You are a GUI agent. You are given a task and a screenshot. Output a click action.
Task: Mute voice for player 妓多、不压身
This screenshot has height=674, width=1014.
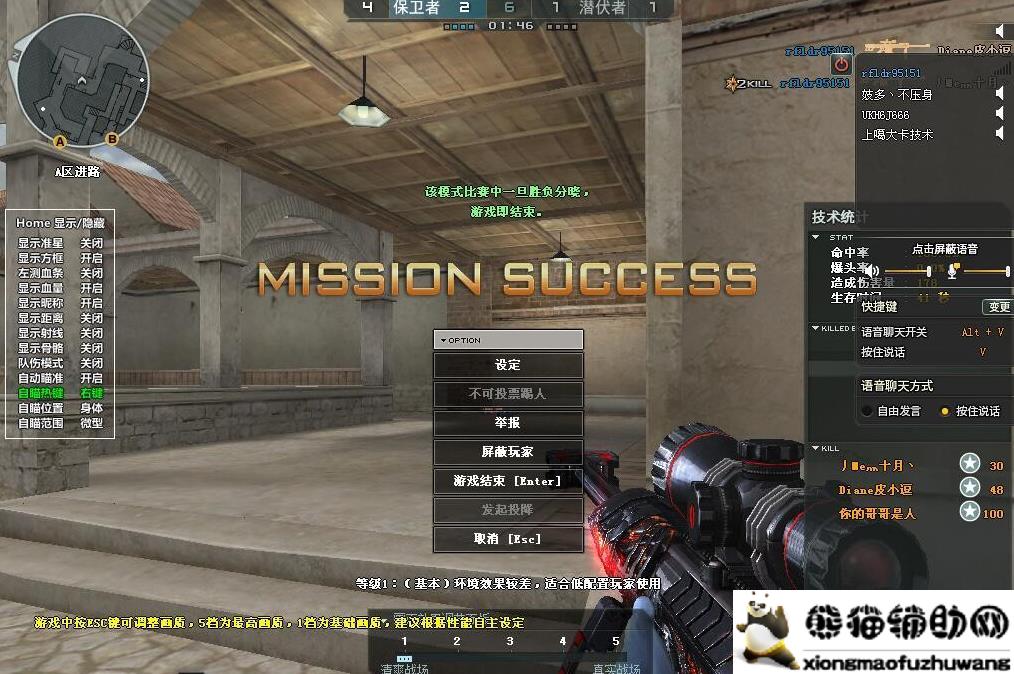click(999, 94)
